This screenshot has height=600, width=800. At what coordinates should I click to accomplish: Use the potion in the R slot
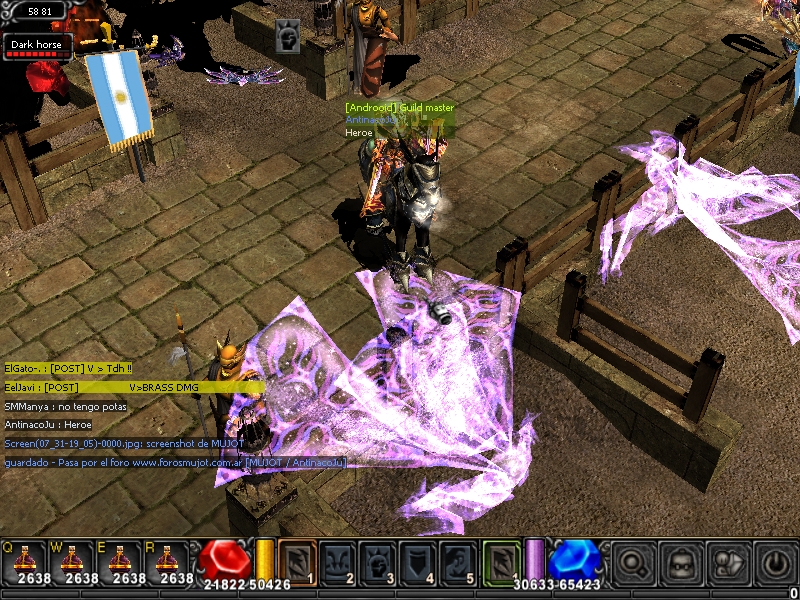click(166, 562)
